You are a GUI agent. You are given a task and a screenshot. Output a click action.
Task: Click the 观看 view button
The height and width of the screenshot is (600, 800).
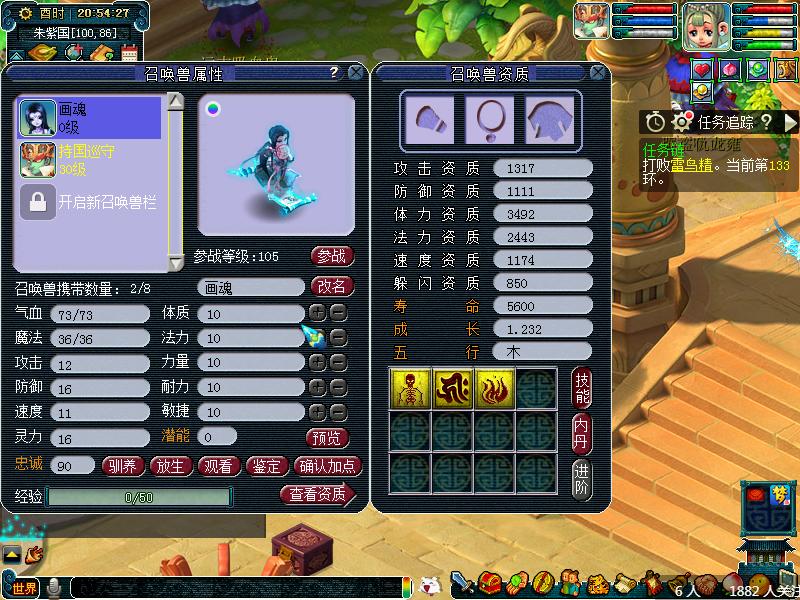point(218,466)
